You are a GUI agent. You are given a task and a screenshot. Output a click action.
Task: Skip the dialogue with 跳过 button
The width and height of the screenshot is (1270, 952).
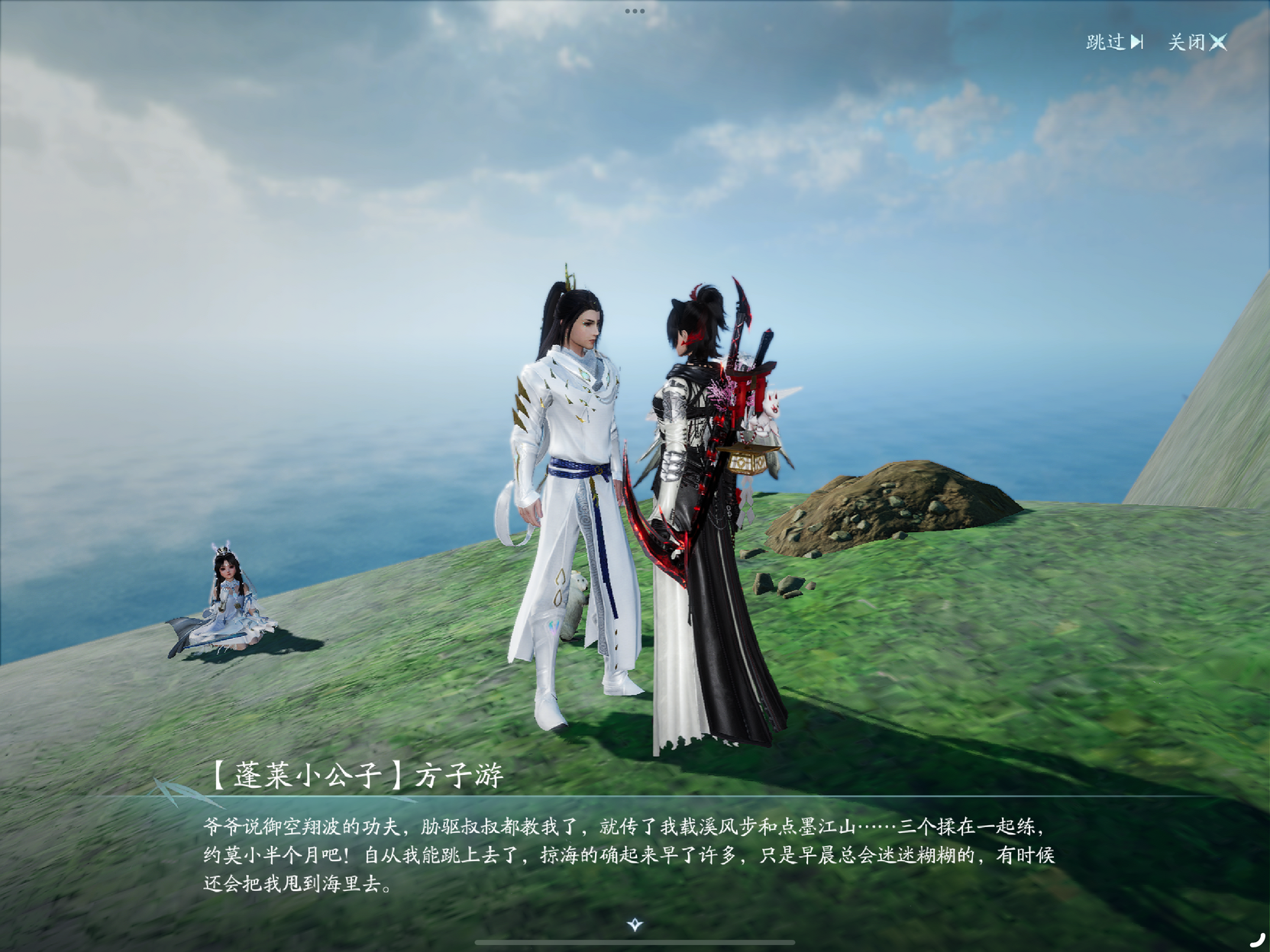coord(1114,42)
